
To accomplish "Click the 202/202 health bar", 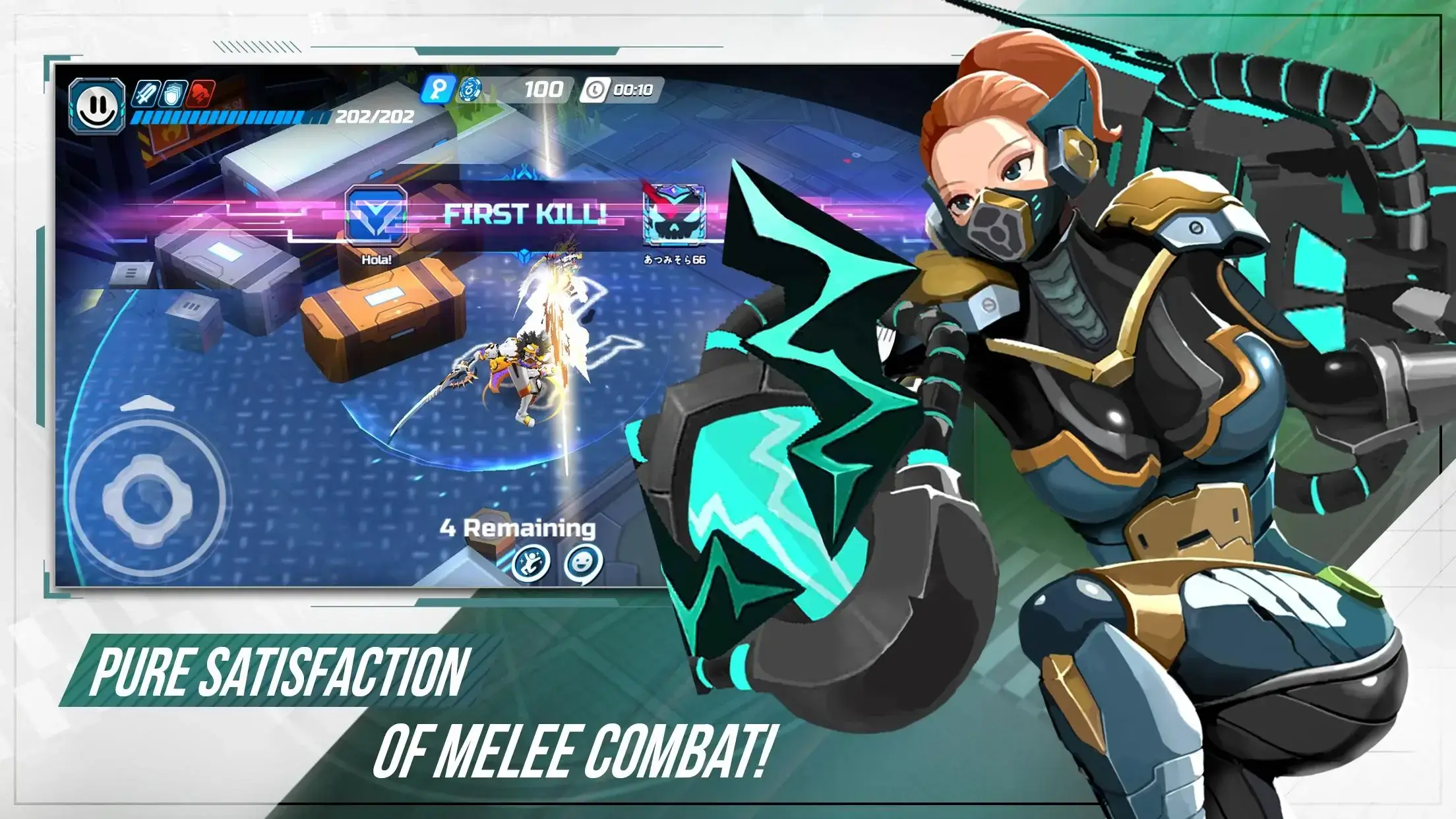I will coord(231,117).
